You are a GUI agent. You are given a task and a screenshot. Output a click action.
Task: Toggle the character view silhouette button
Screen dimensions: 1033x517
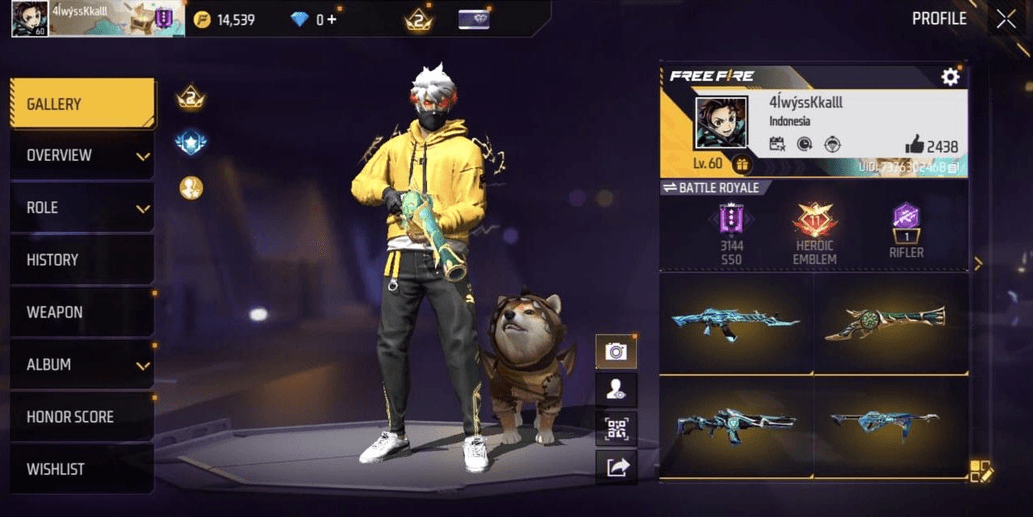[x=615, y=390]
